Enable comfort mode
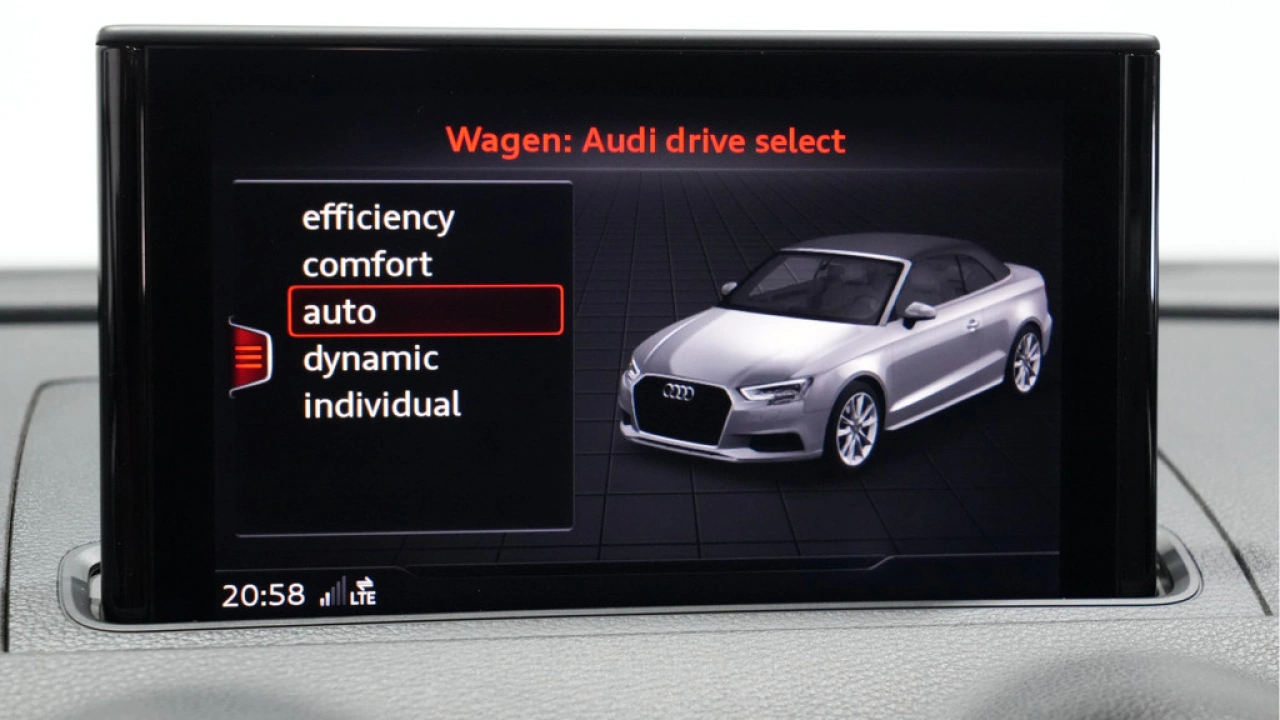Viewport: 1280px width, 720px height. click(x=368, y=264)
